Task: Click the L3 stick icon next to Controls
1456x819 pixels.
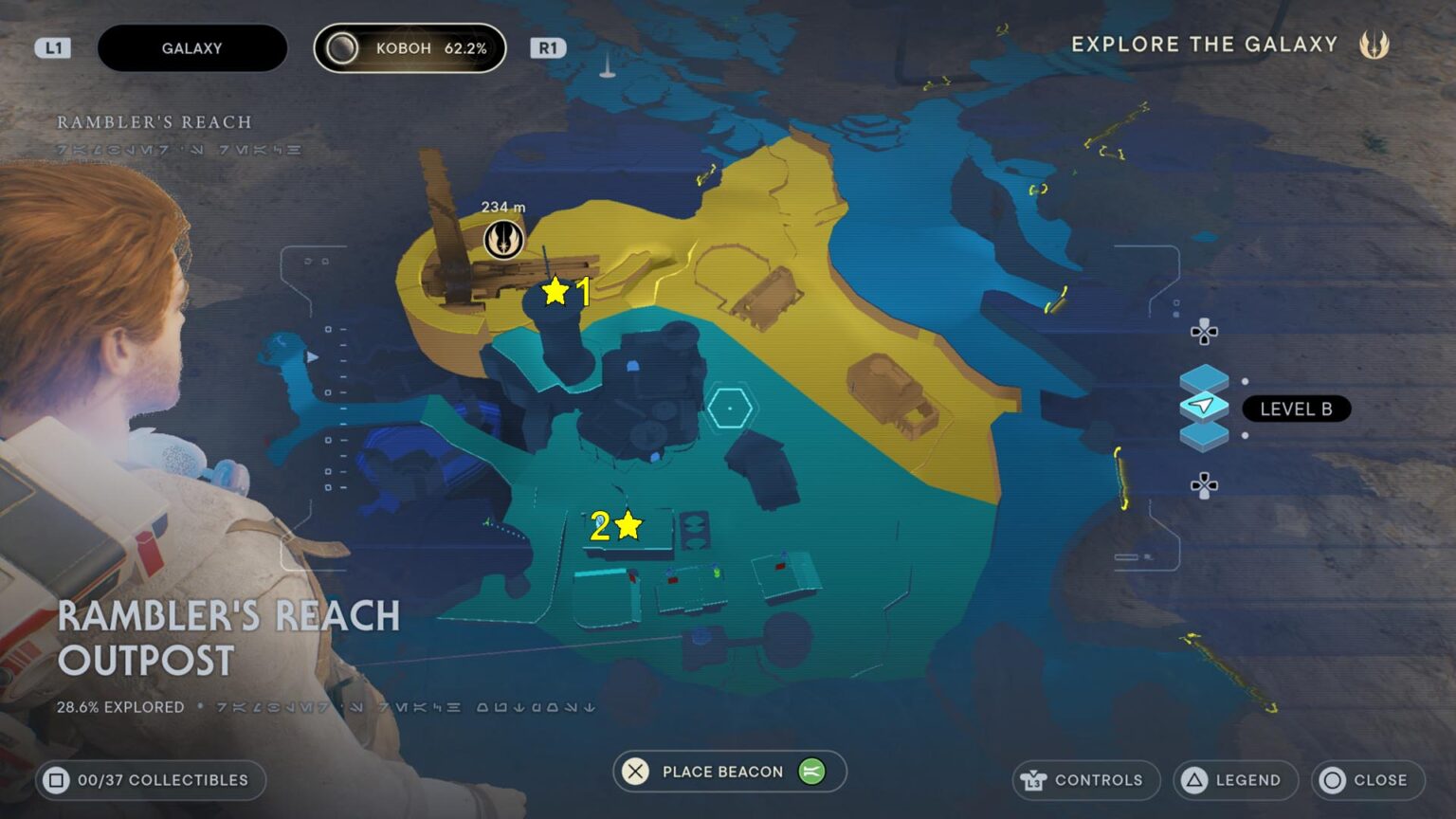Action: pyautogui.click(x=1036, y=780)
